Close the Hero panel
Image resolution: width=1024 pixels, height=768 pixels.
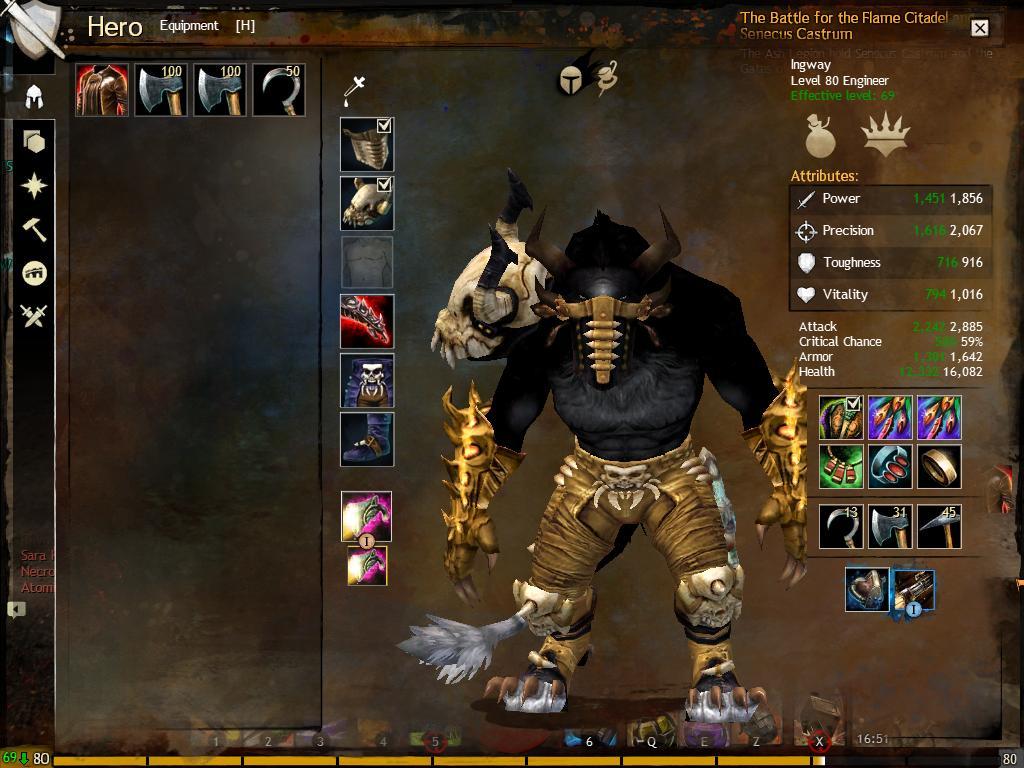[980, 28]
